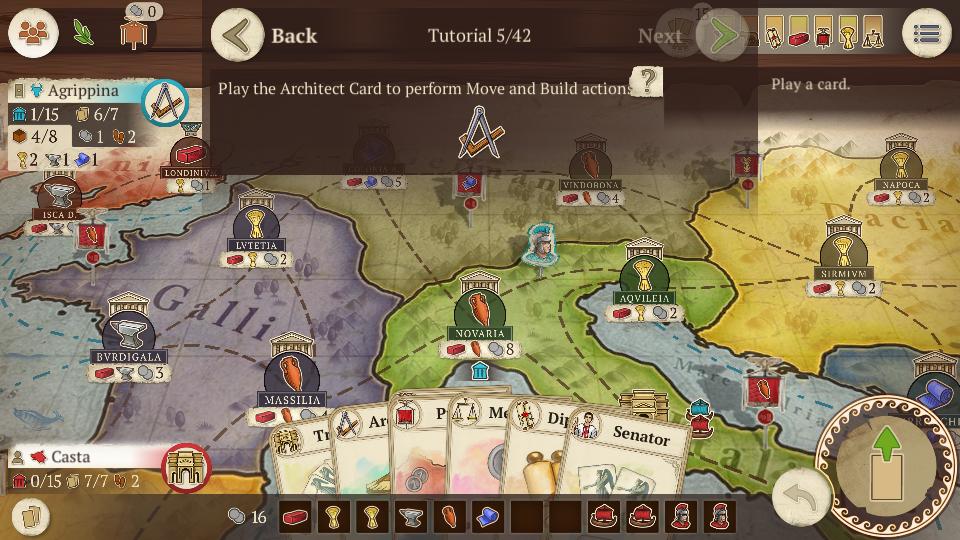The width and height of the screenshot is (960, 540).
Task: Open the card deck icon bottom-left
Action: 30,516
